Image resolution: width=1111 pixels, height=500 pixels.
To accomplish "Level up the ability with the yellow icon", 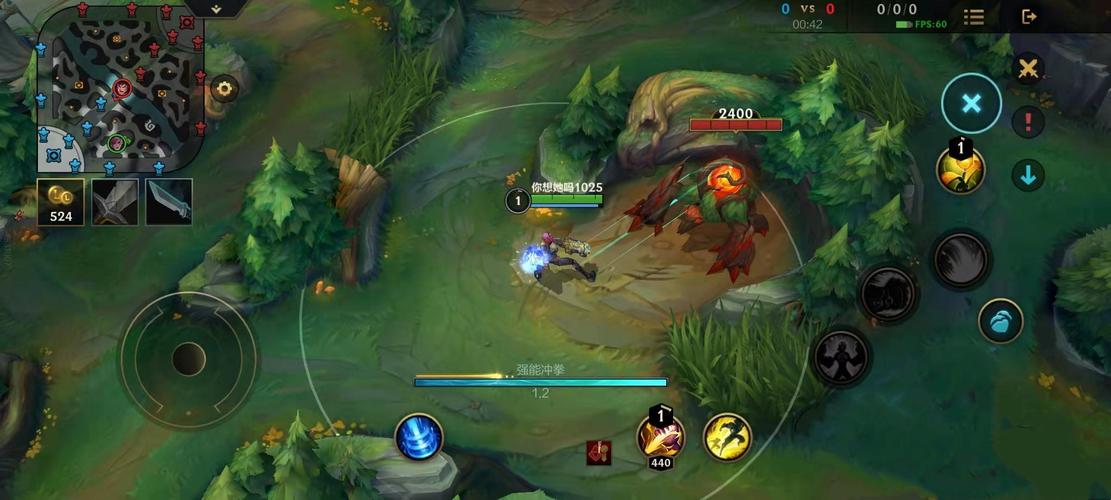I will click(x=960, y=169).
